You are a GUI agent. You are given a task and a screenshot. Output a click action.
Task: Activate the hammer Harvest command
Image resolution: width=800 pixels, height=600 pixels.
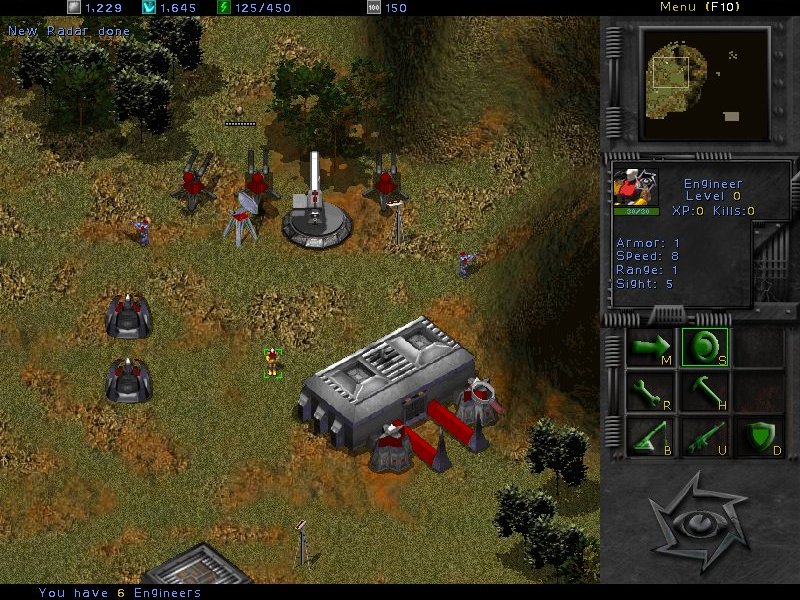[704, 392]
